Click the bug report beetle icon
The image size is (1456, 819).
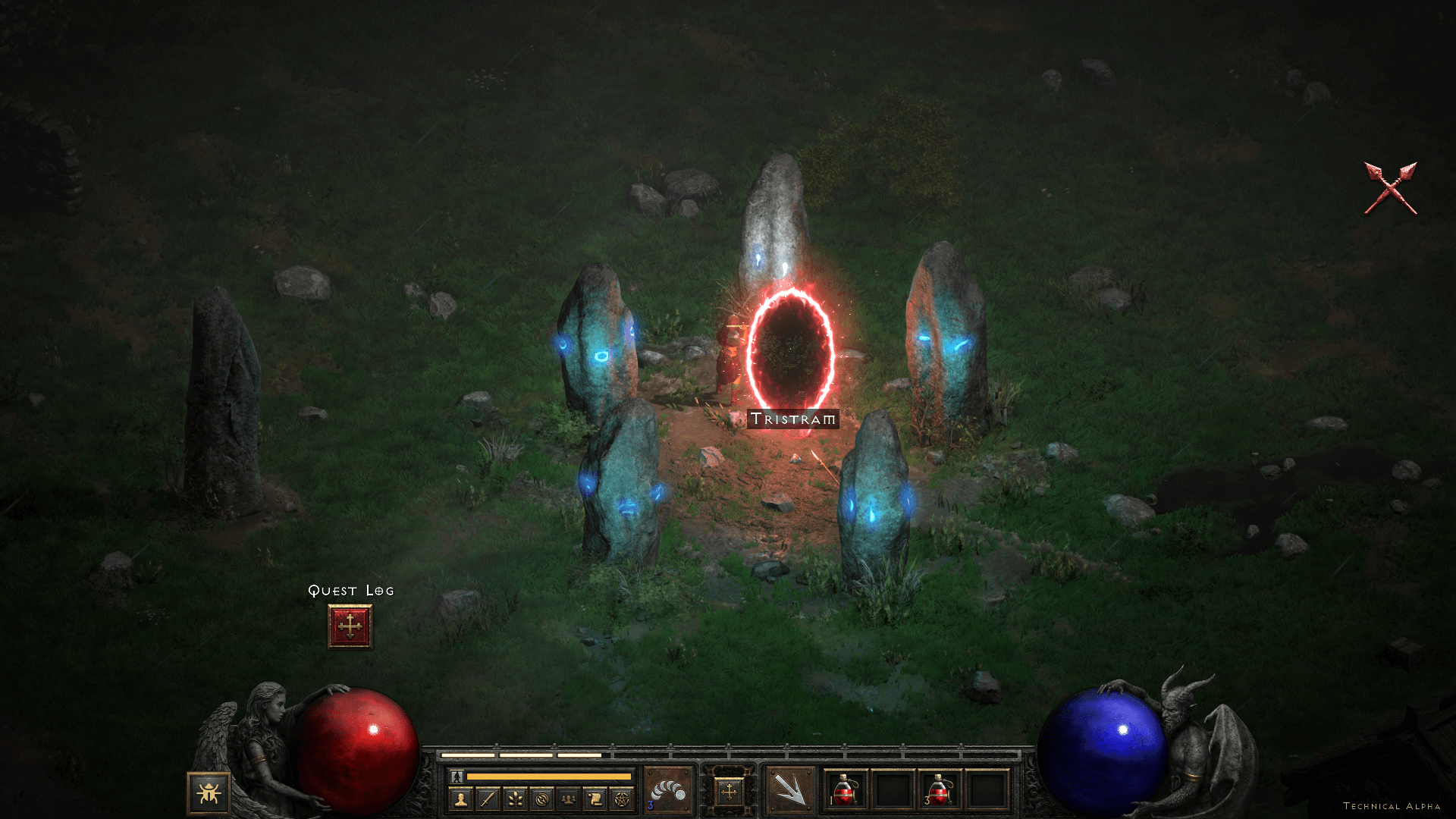[x=209, y=793]
